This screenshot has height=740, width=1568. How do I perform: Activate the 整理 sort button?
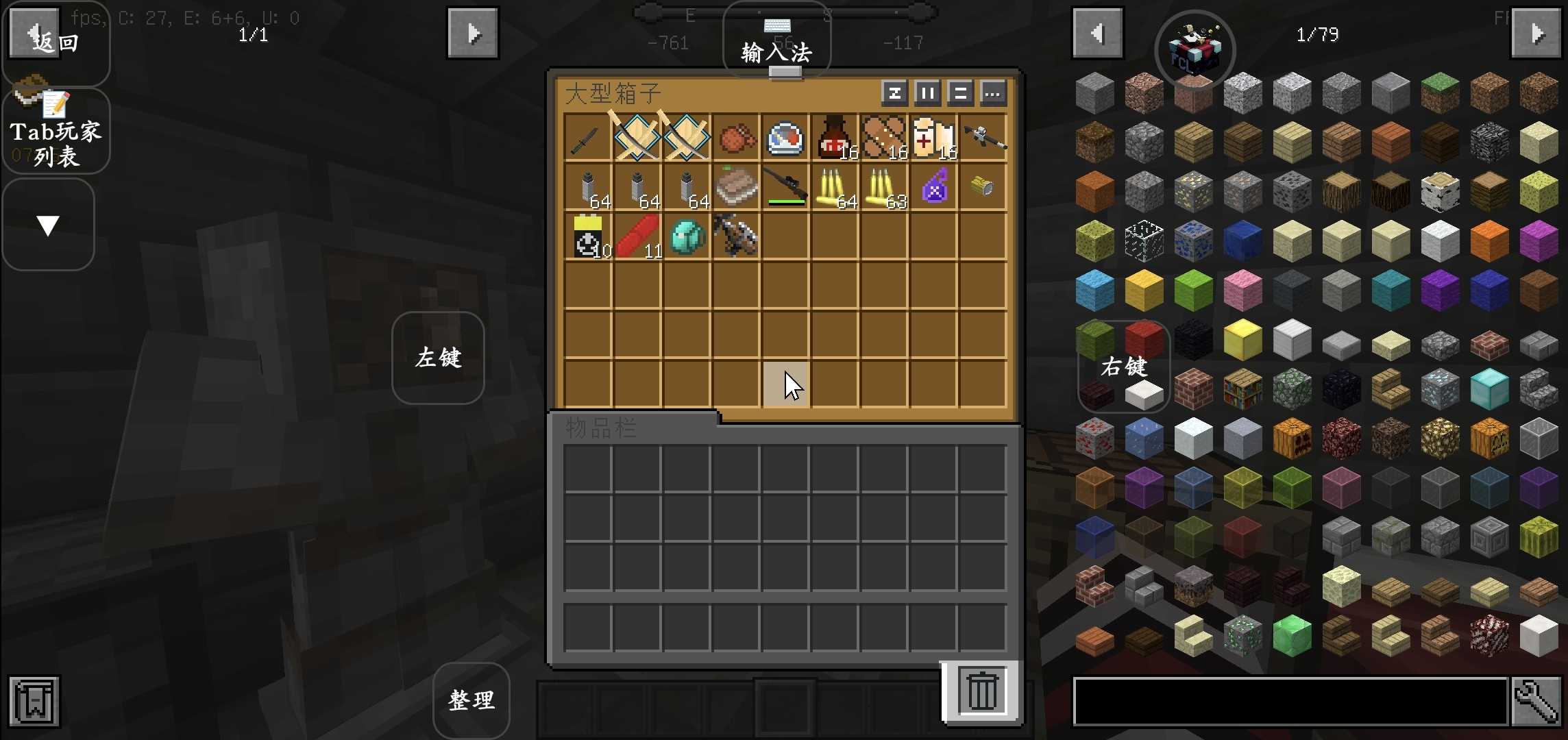(x=471, y=700)
